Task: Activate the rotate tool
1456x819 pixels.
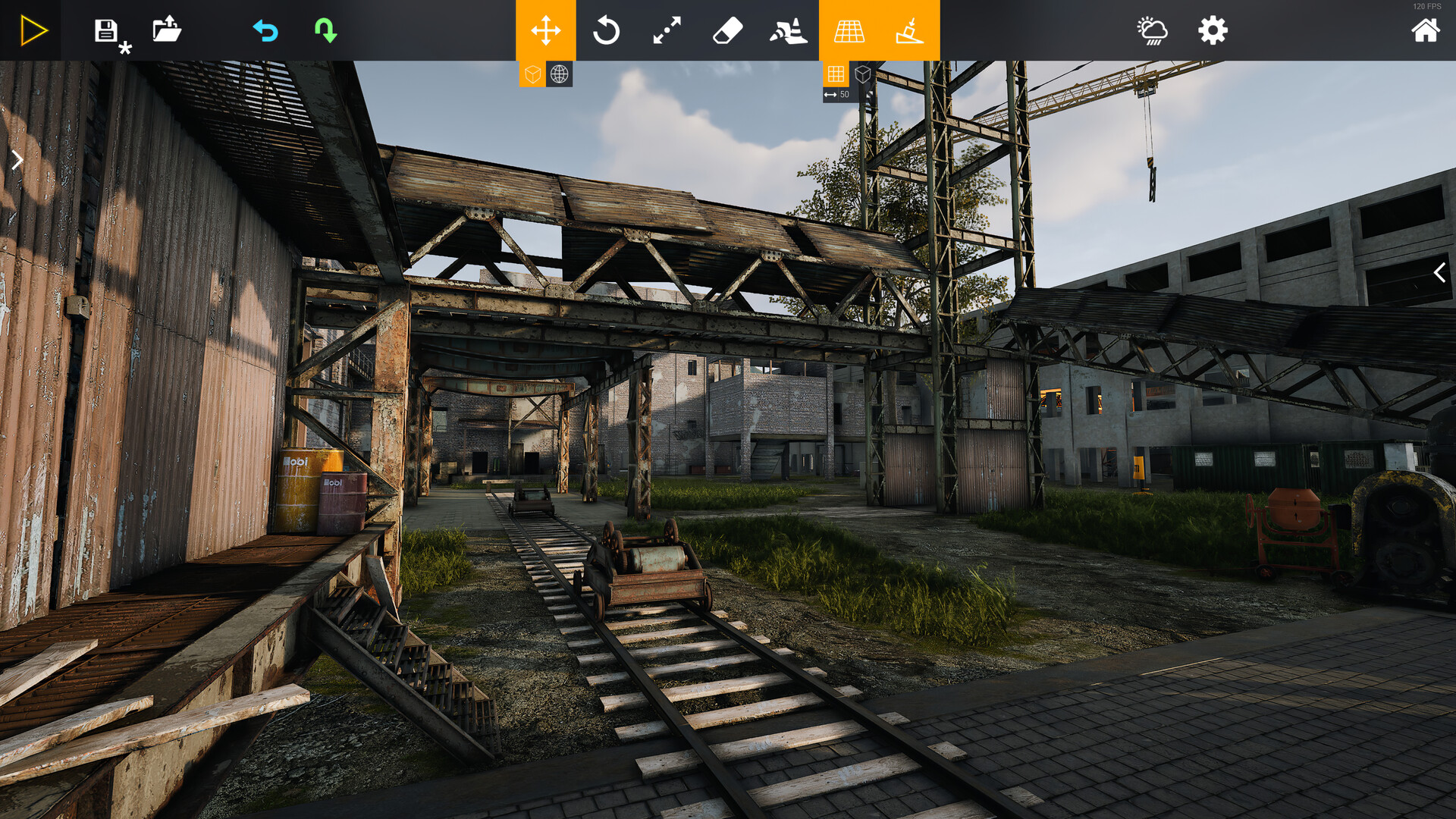Action: tap(607, 30)
